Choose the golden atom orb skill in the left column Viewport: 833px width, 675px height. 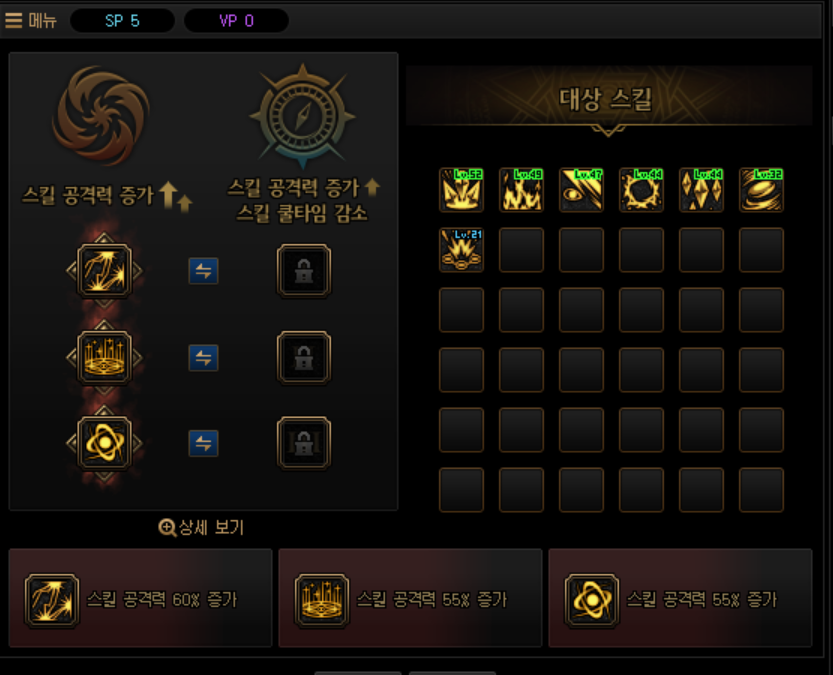(104, 442)
